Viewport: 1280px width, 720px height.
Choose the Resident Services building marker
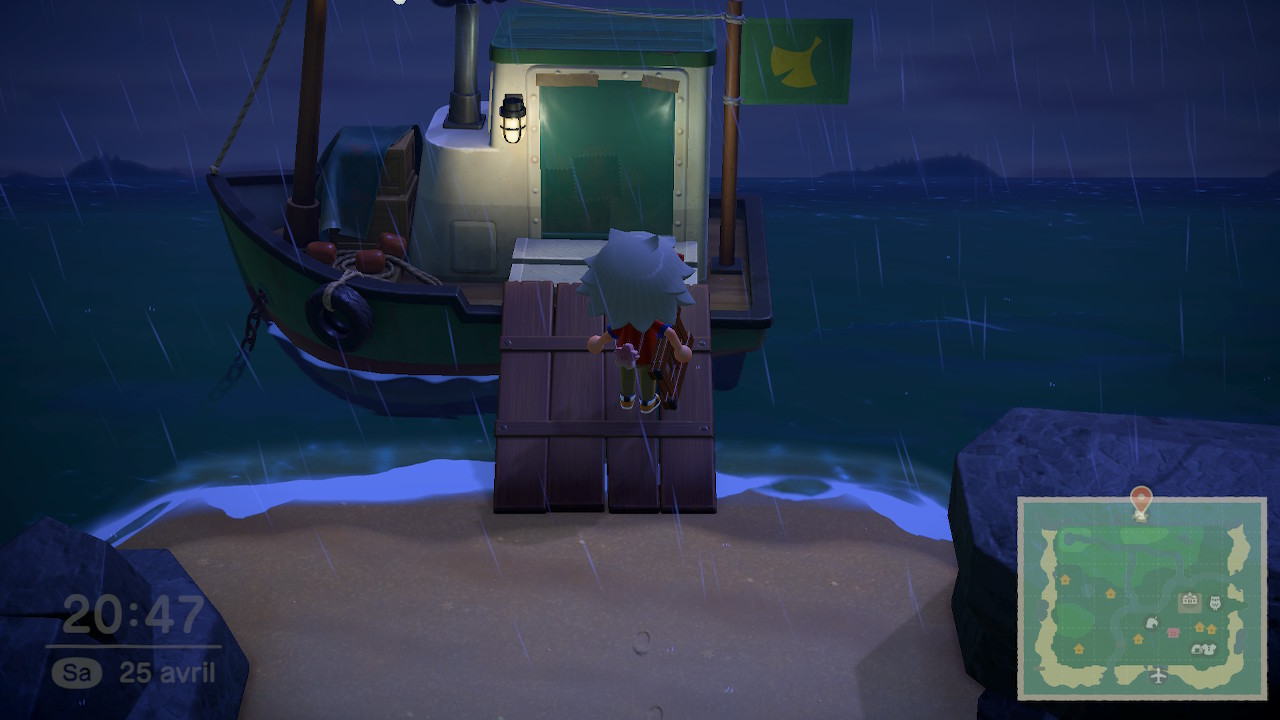point(1189,601)
